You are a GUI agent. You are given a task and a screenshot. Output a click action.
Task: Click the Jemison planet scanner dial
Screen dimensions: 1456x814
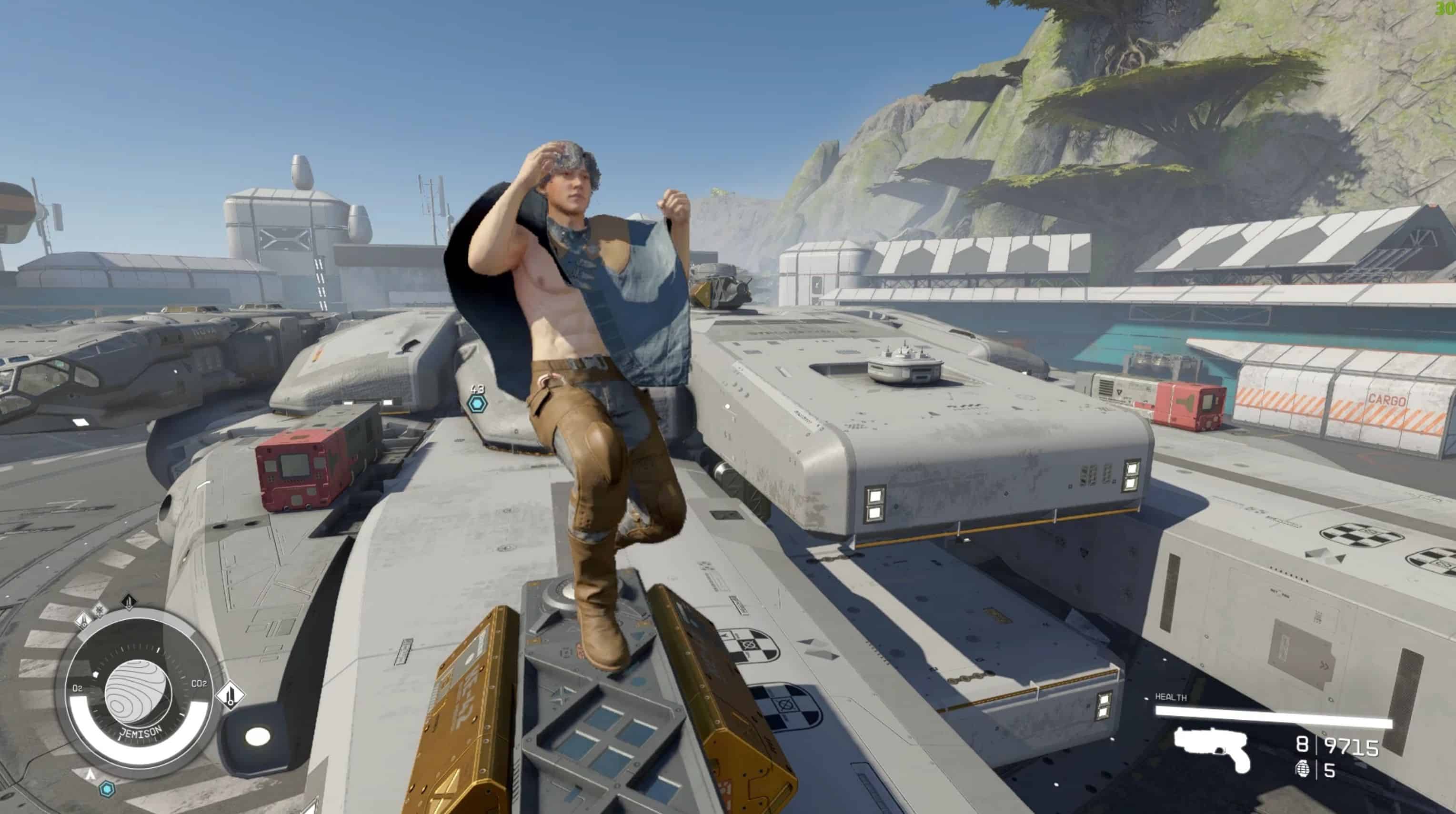point(137,694)
